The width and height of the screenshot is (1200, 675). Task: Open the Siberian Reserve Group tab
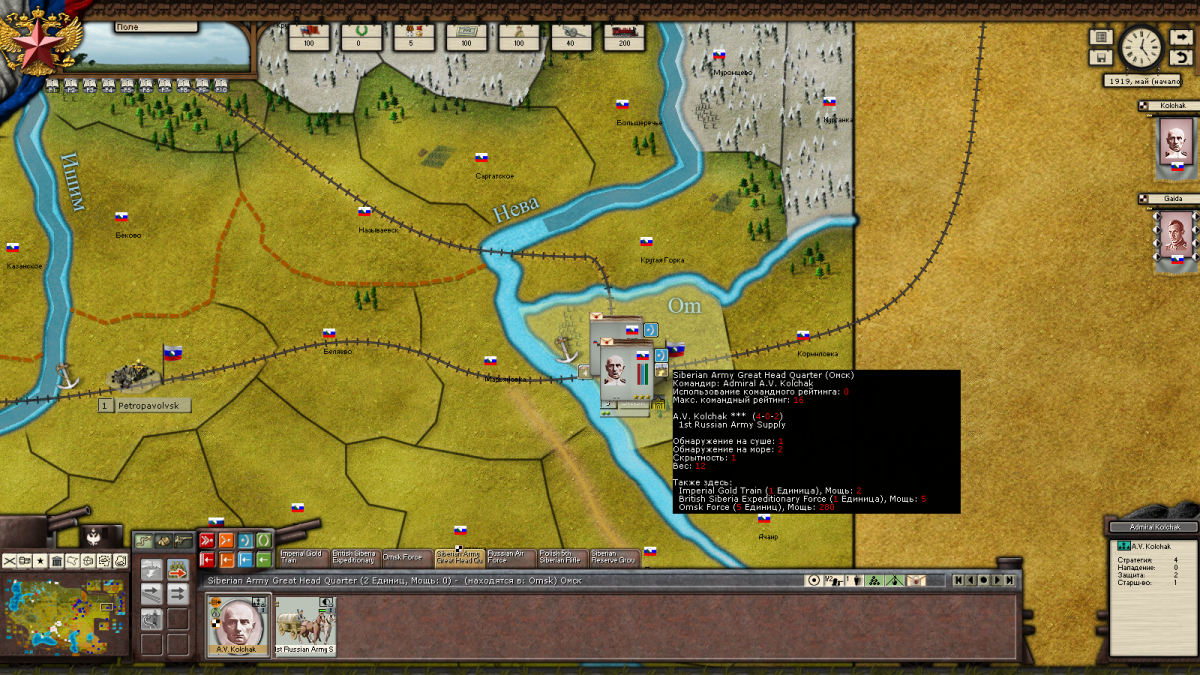(612, 557)
